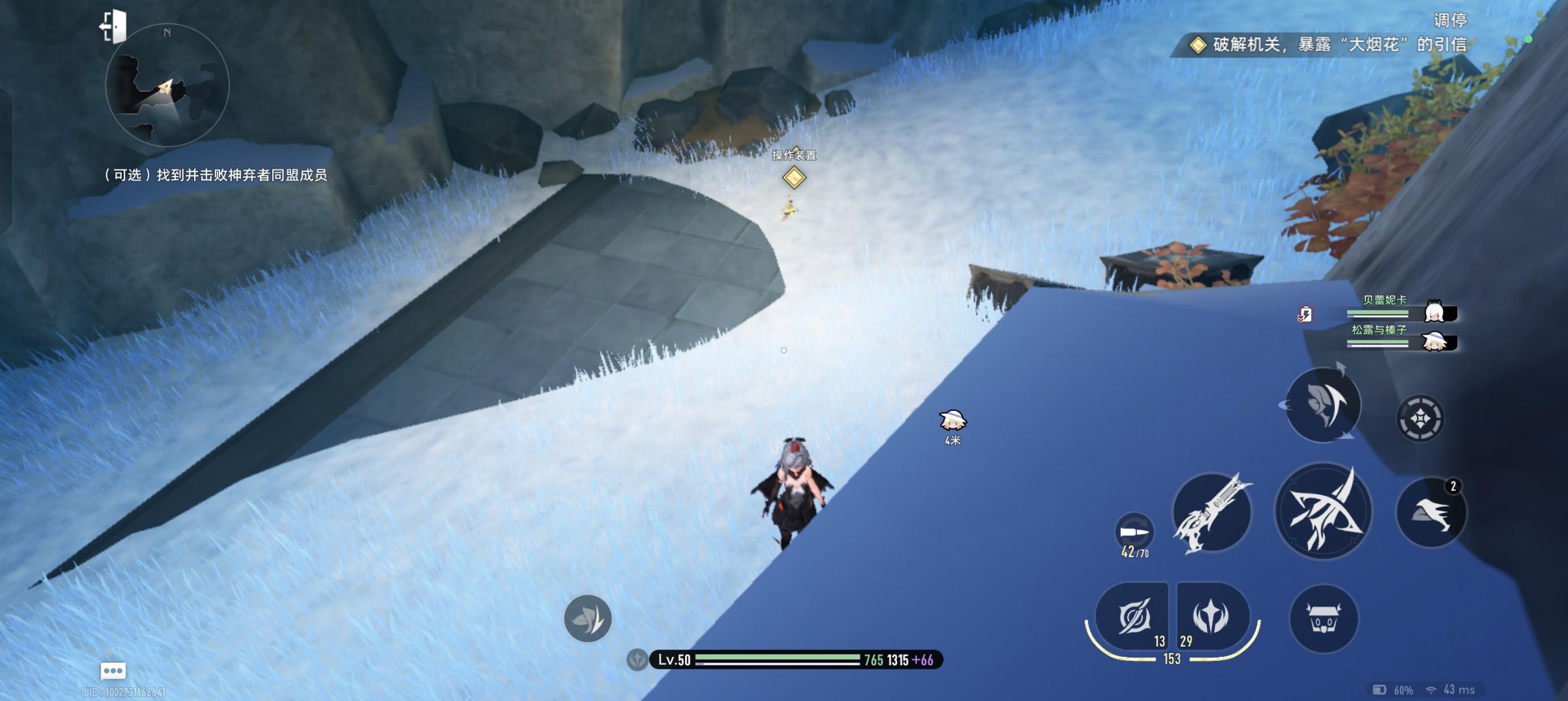The width and height of the screenshot is (1568, 701).
Task: Tap the bullet reload button
Action: (1134, 533)
